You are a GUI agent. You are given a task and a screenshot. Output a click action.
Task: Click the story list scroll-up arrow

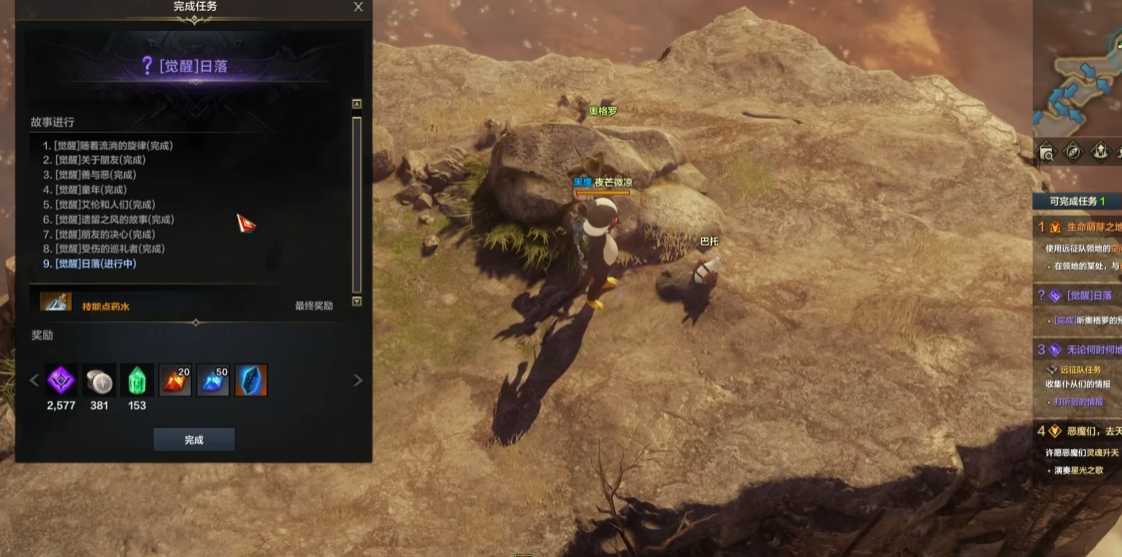[x=357, y=104]
